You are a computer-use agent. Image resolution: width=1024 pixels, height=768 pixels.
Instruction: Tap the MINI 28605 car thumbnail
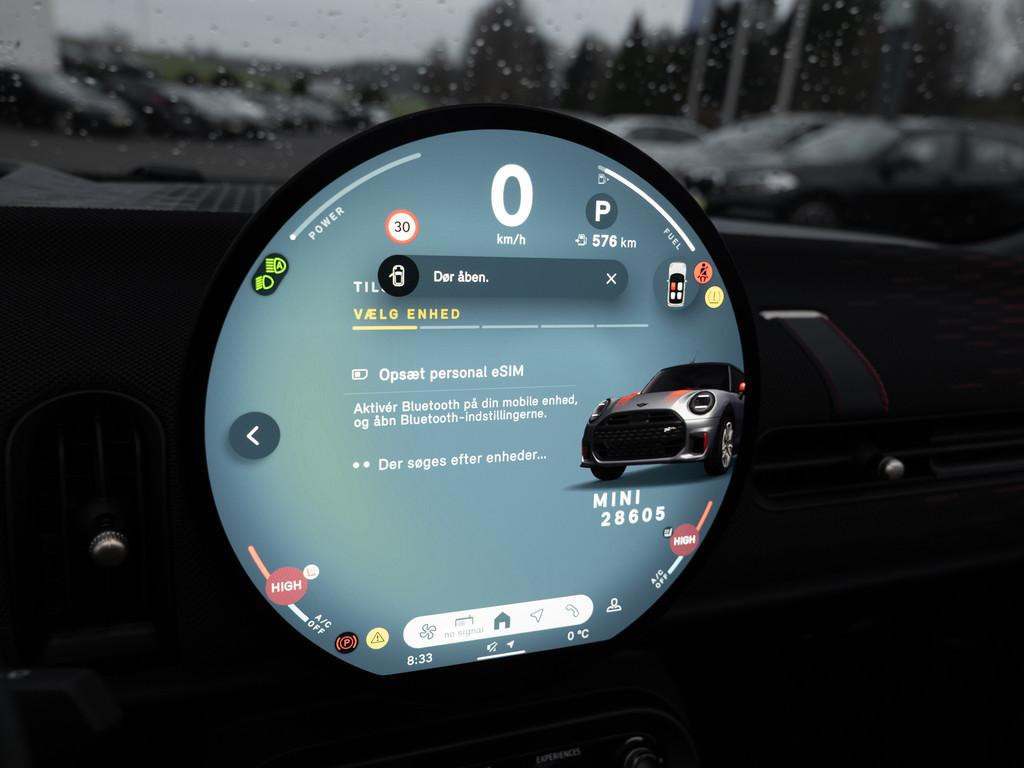663,420
